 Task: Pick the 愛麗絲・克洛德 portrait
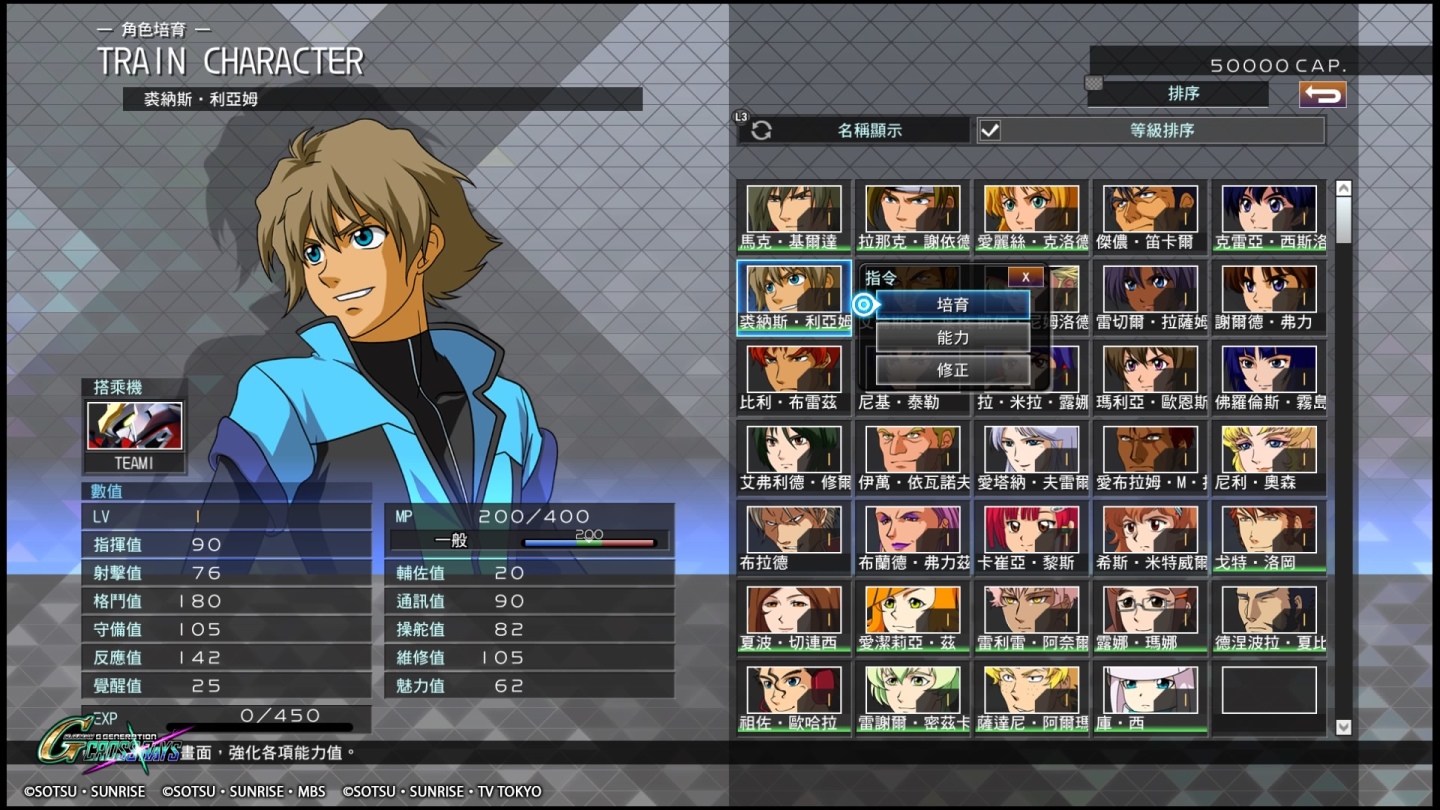point(1031,216)
